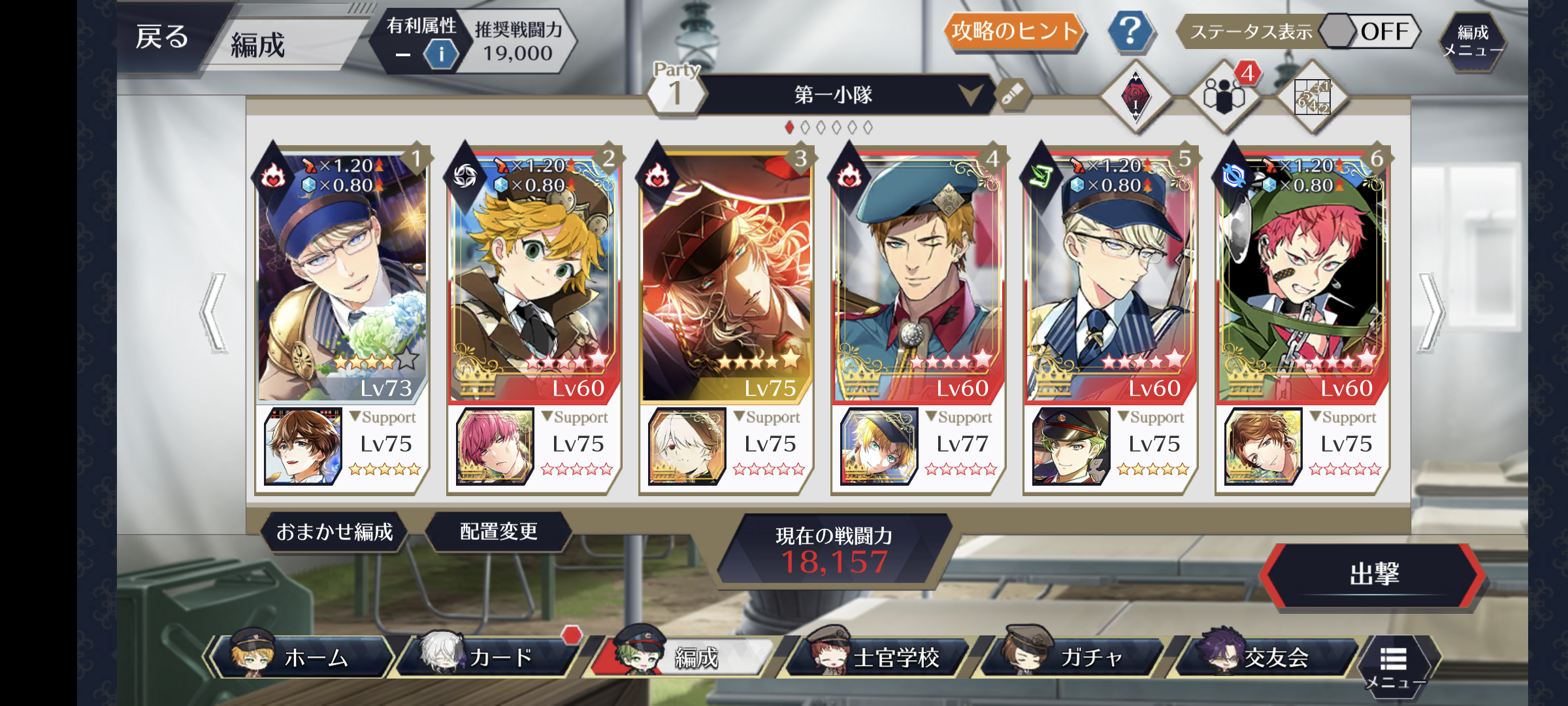Switch to the next party with right arrow
Screen dimensions: 1568x706
1431,312
